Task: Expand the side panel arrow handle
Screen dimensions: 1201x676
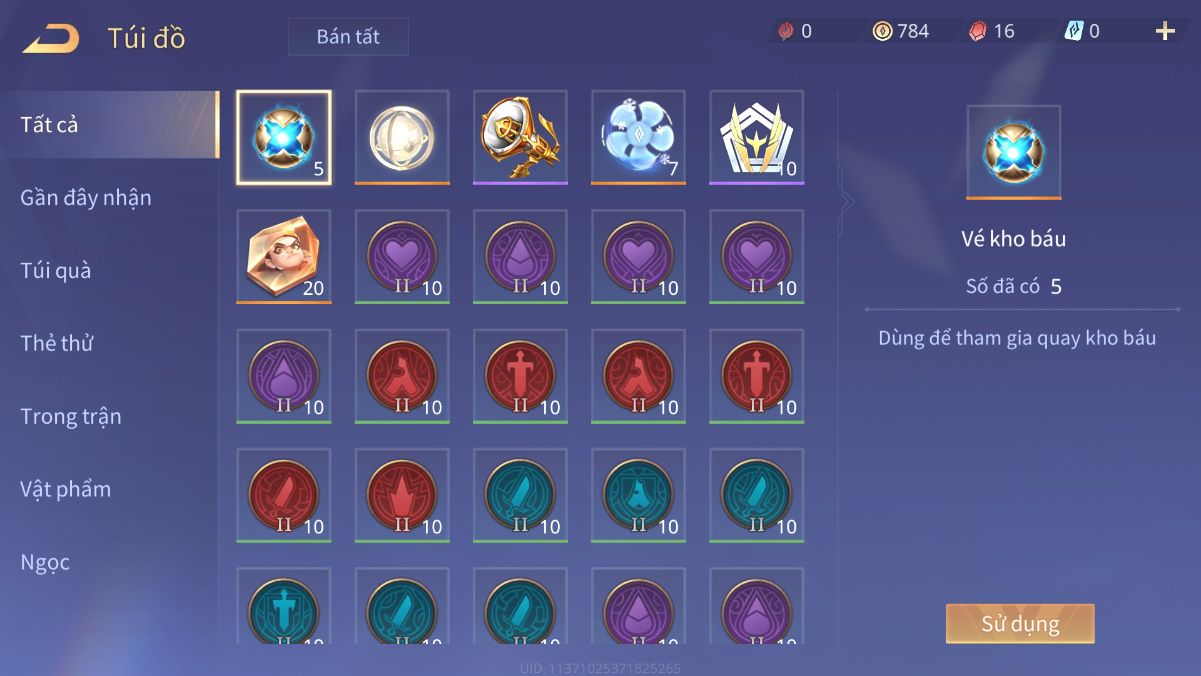Action: point(848,201)
